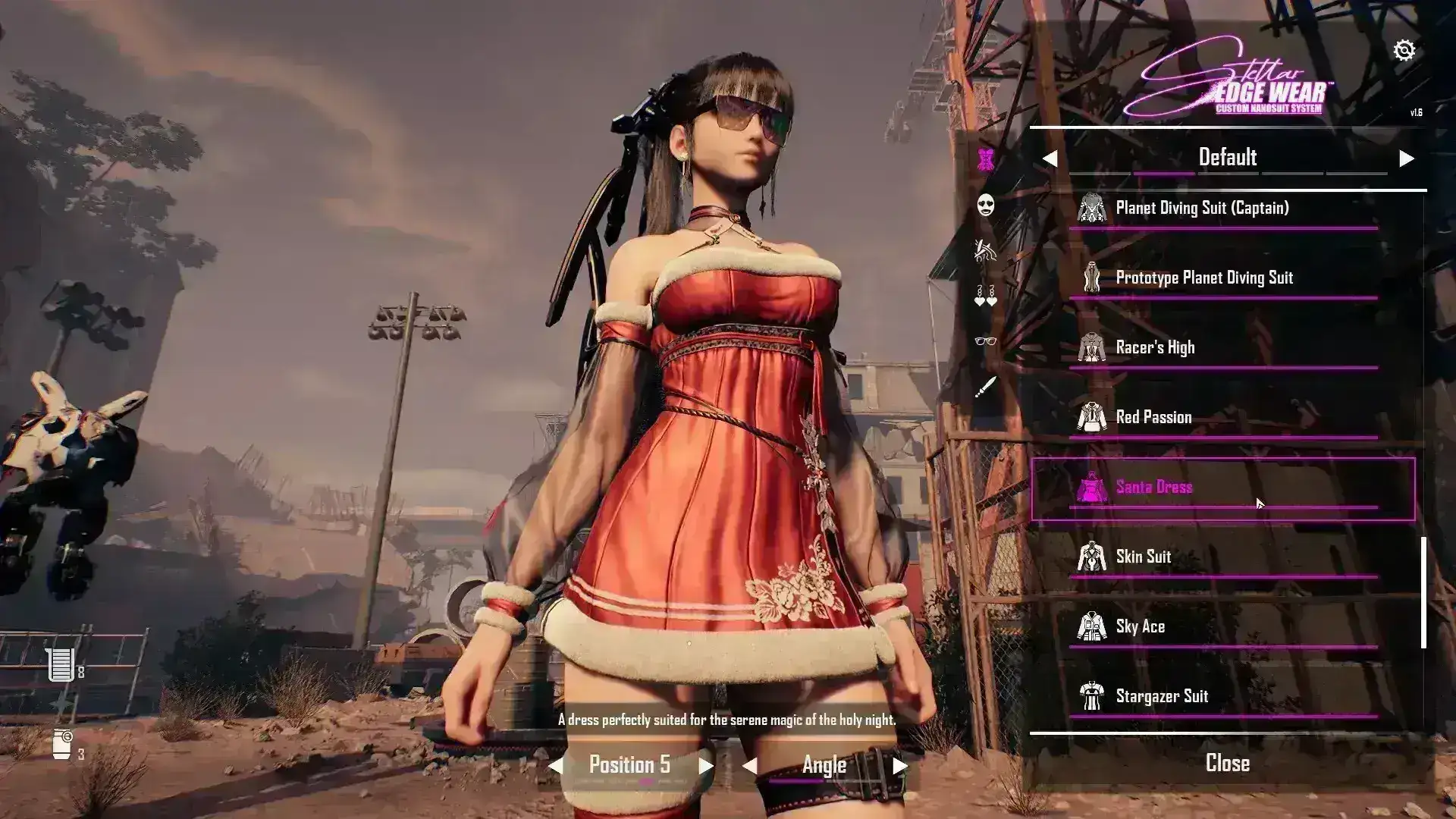The image size is (1456, 819).
Task: Open the gear settings icon
Action: [x=1404, y=50]
